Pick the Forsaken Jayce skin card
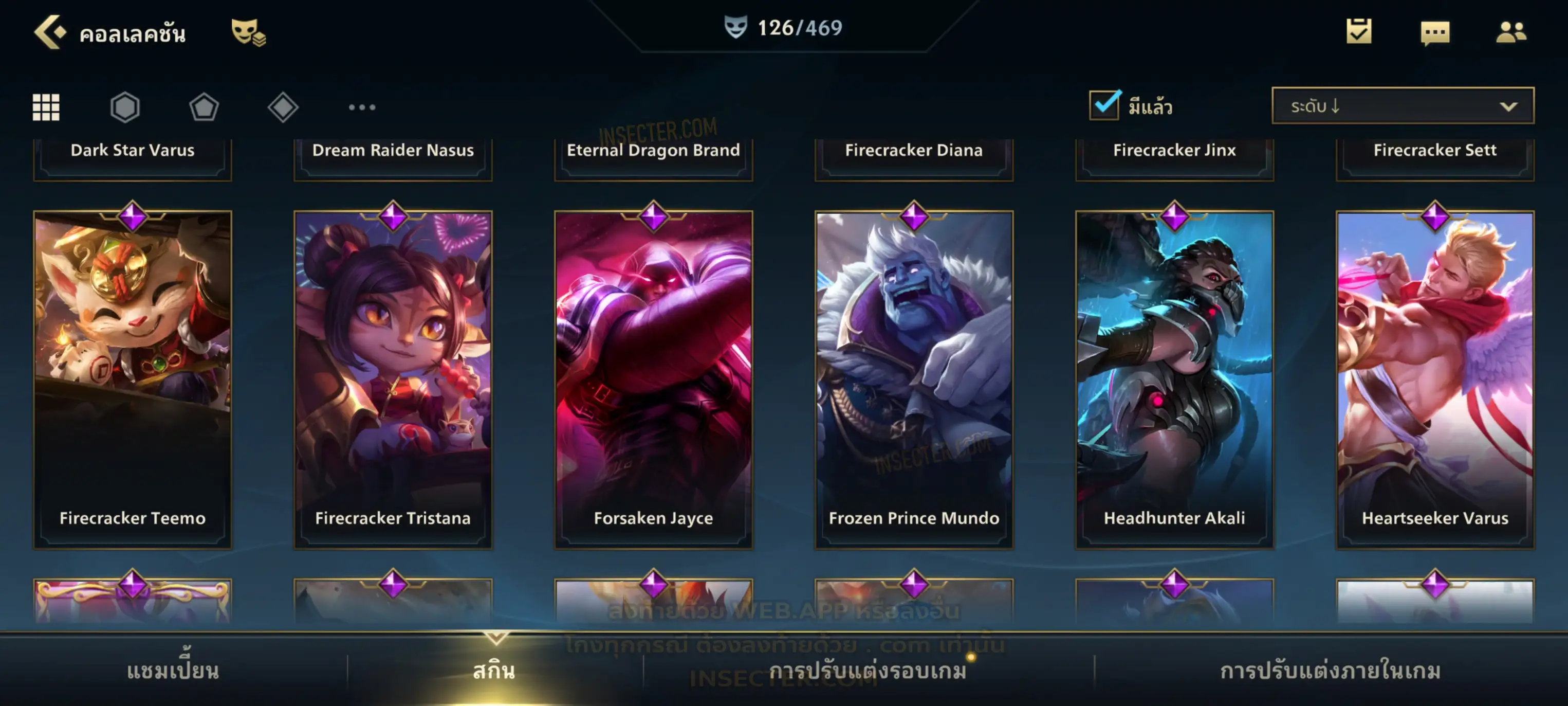1568x706 pixels. [653, 379]
